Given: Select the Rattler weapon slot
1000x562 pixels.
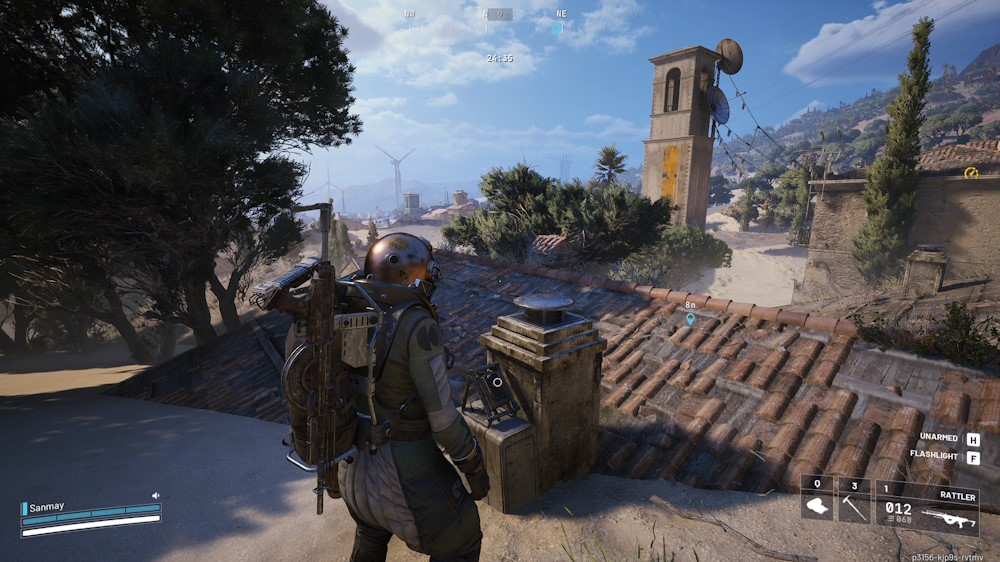Looking at the screenshot, I should pos(927,509).
